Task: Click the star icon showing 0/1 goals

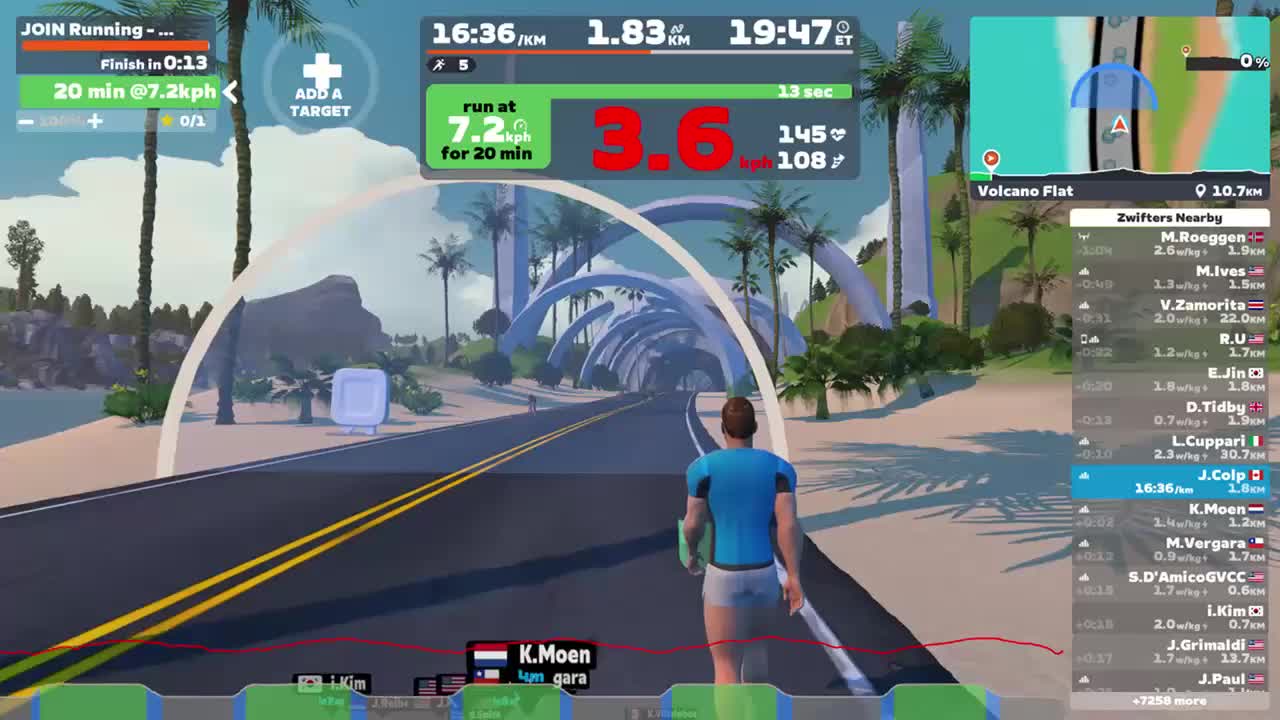Action: pos(169,120)
